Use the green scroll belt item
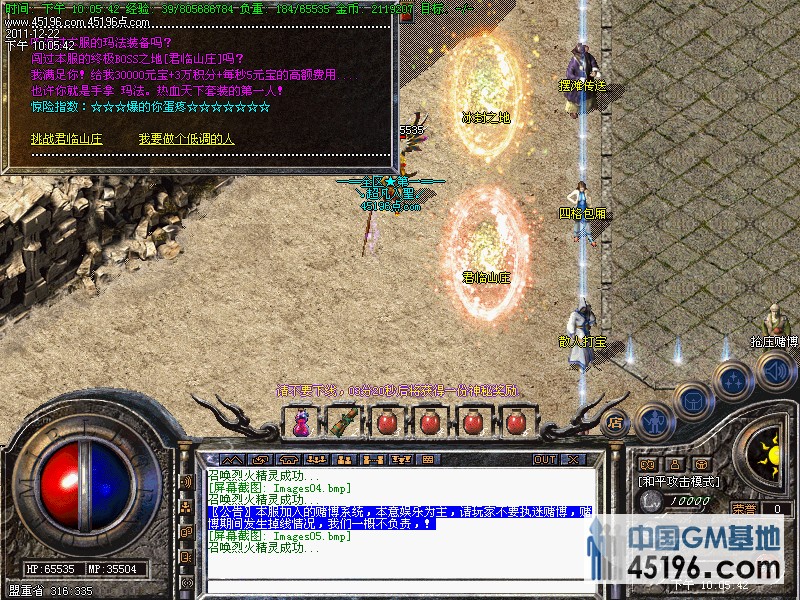Screen dimensions: 800x600 click(x=343, y=423)
